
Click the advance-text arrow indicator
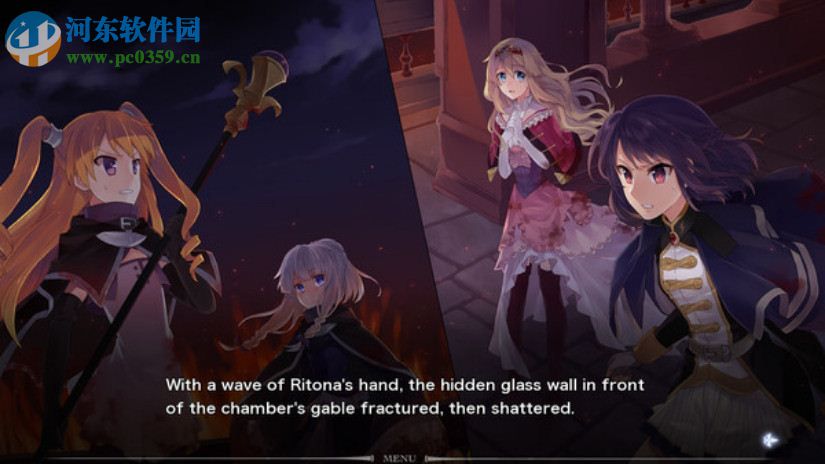pyautogui.click(x=769, y=438)
